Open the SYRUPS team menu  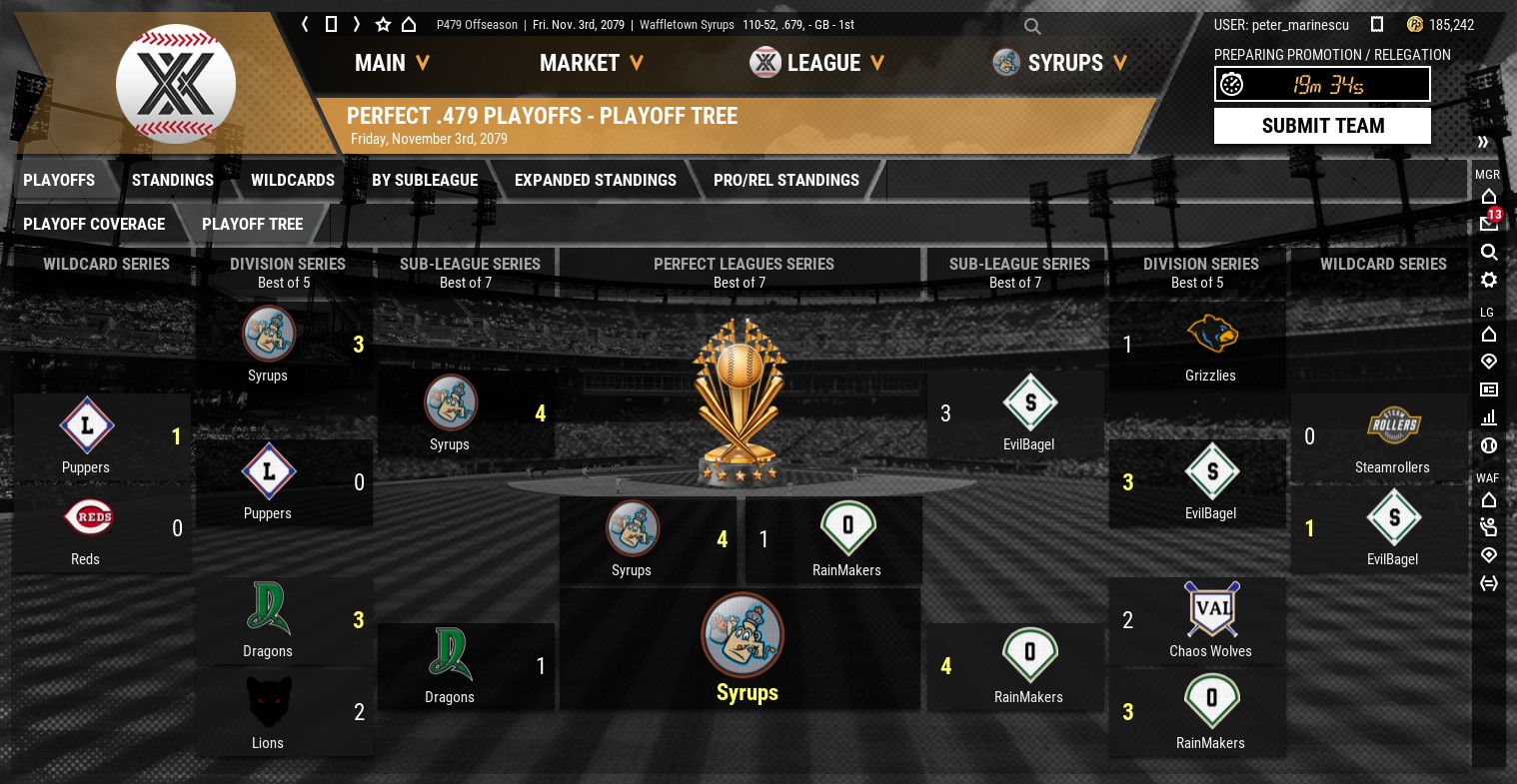1065,63
